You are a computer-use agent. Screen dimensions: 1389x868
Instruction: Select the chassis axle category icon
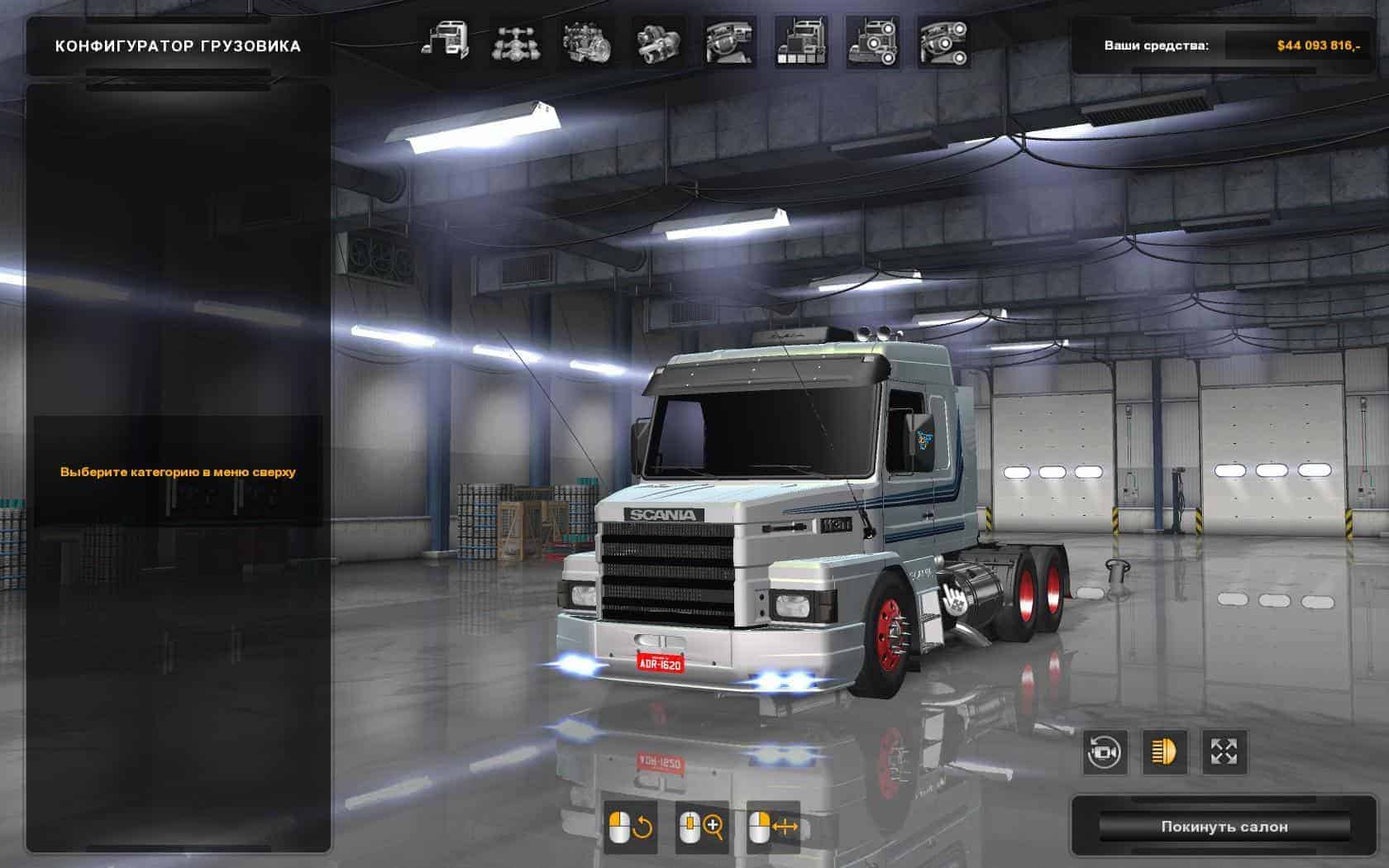517,42
